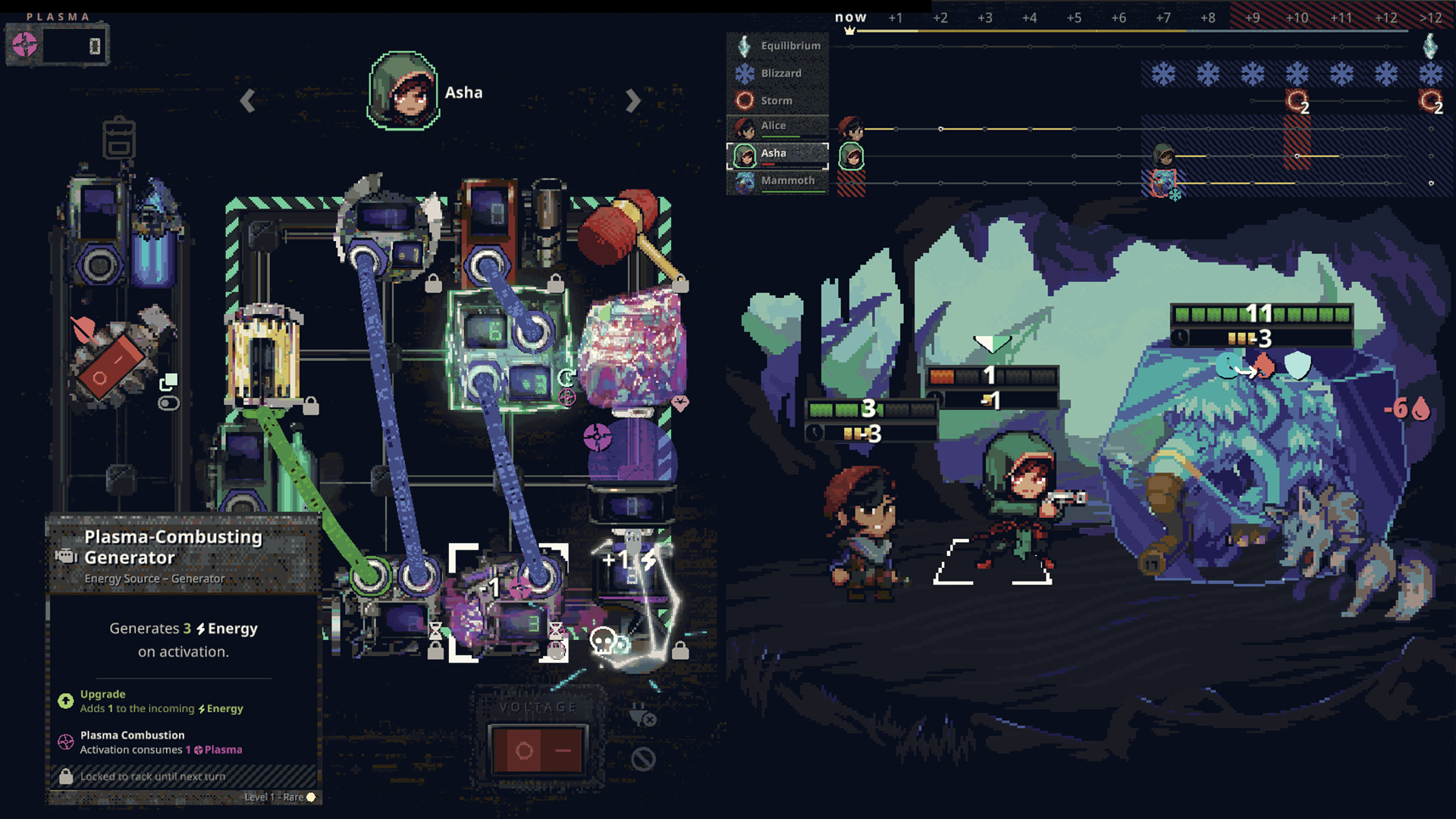Select Mammoth in the turn order list
This screenshot has width=1456, height=819.
tap(777, 181)
